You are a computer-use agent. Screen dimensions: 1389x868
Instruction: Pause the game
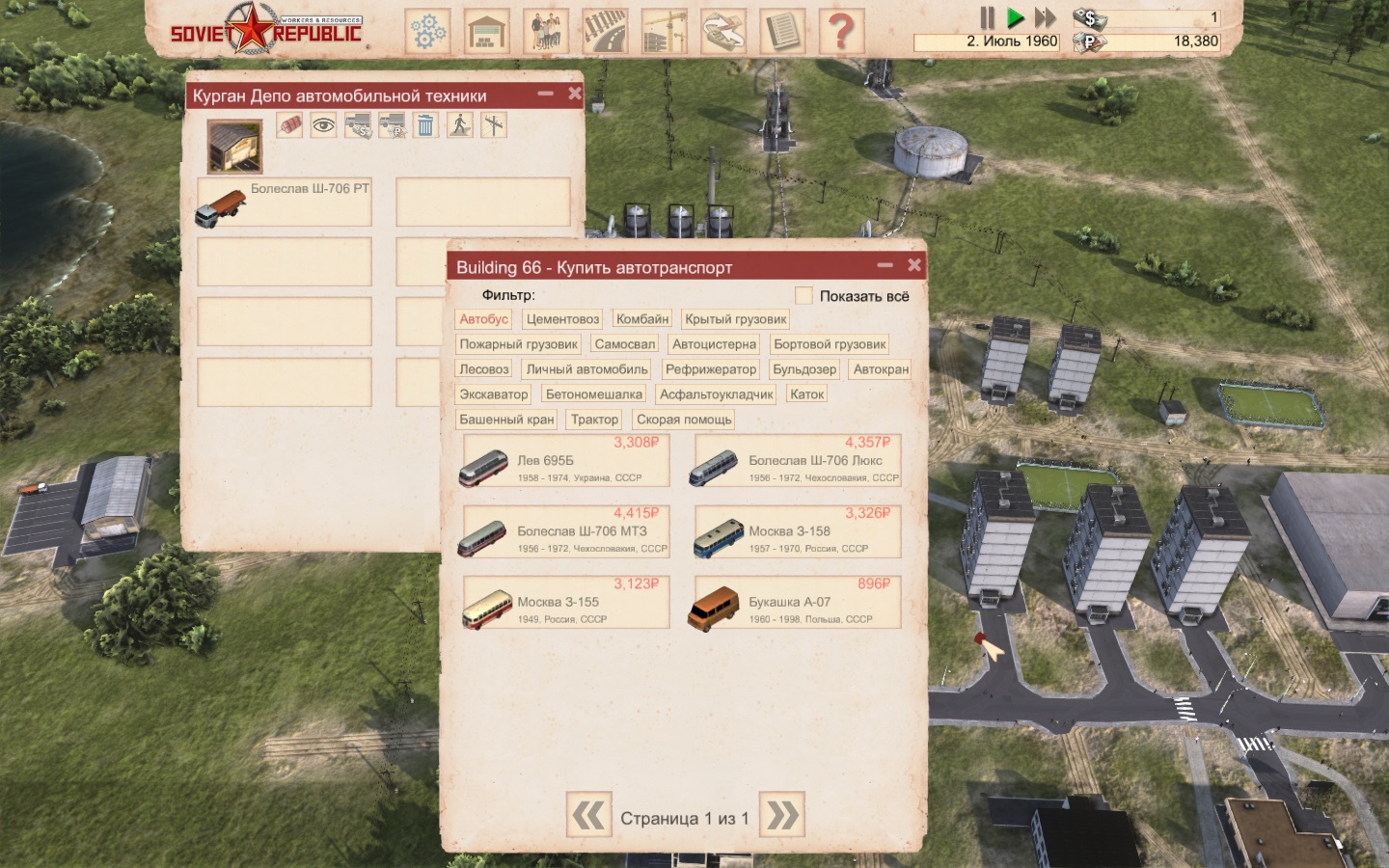tap(987, 17)
